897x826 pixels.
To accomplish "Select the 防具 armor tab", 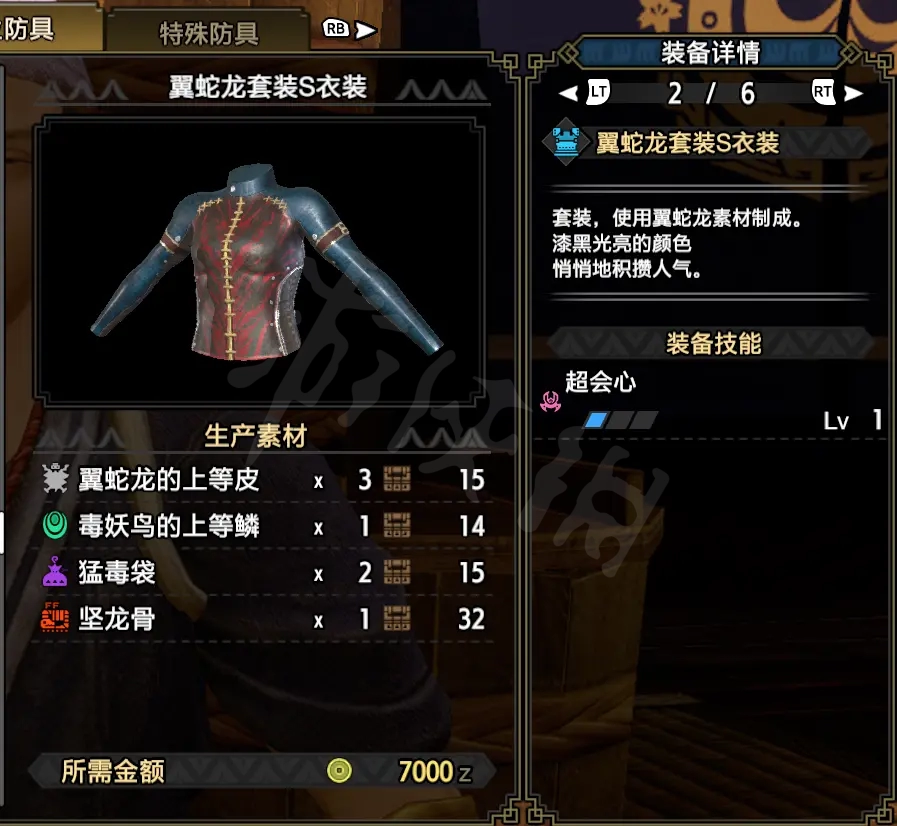I will point(40,28).
